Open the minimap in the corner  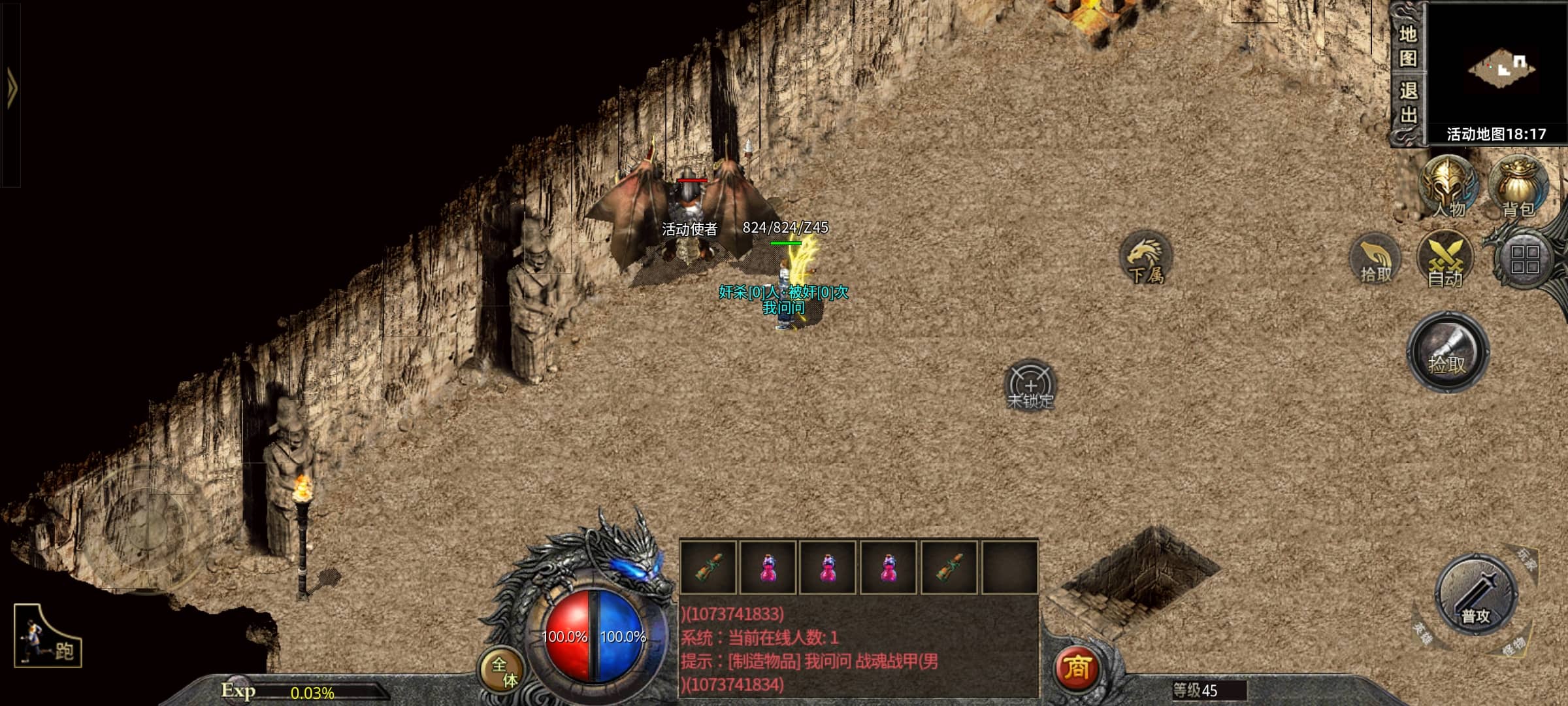point(1500,68)
